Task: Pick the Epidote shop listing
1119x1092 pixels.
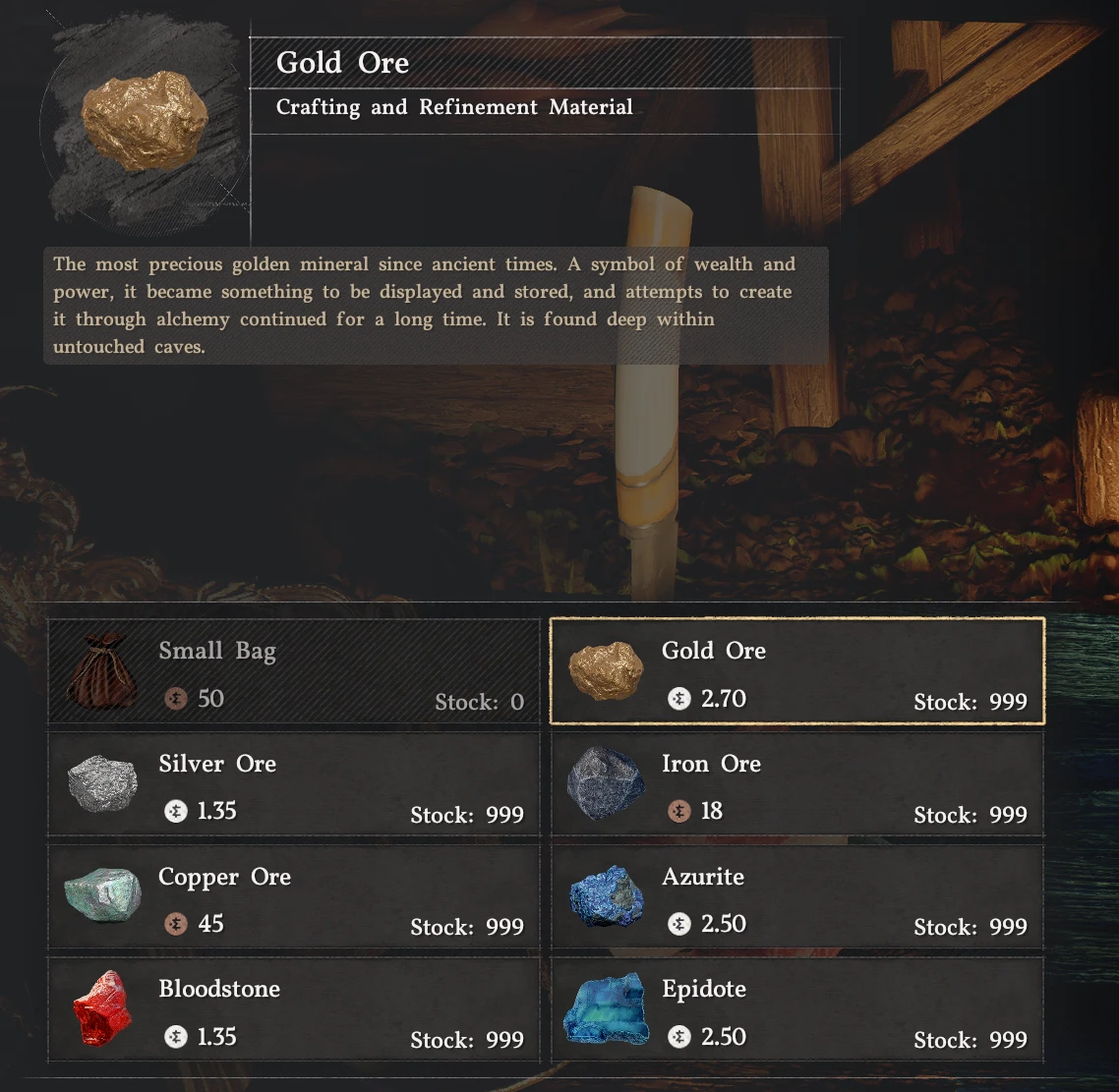Action: coord(796,1010)
